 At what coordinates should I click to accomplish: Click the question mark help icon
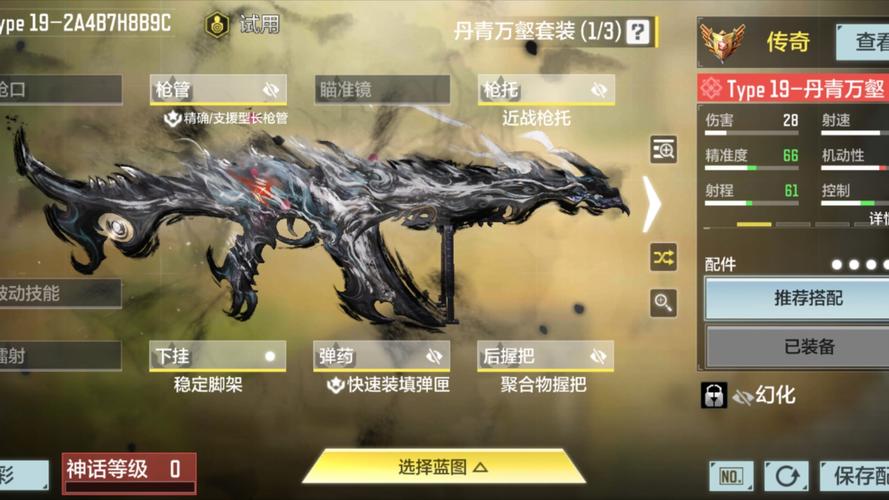pos(638,31)
